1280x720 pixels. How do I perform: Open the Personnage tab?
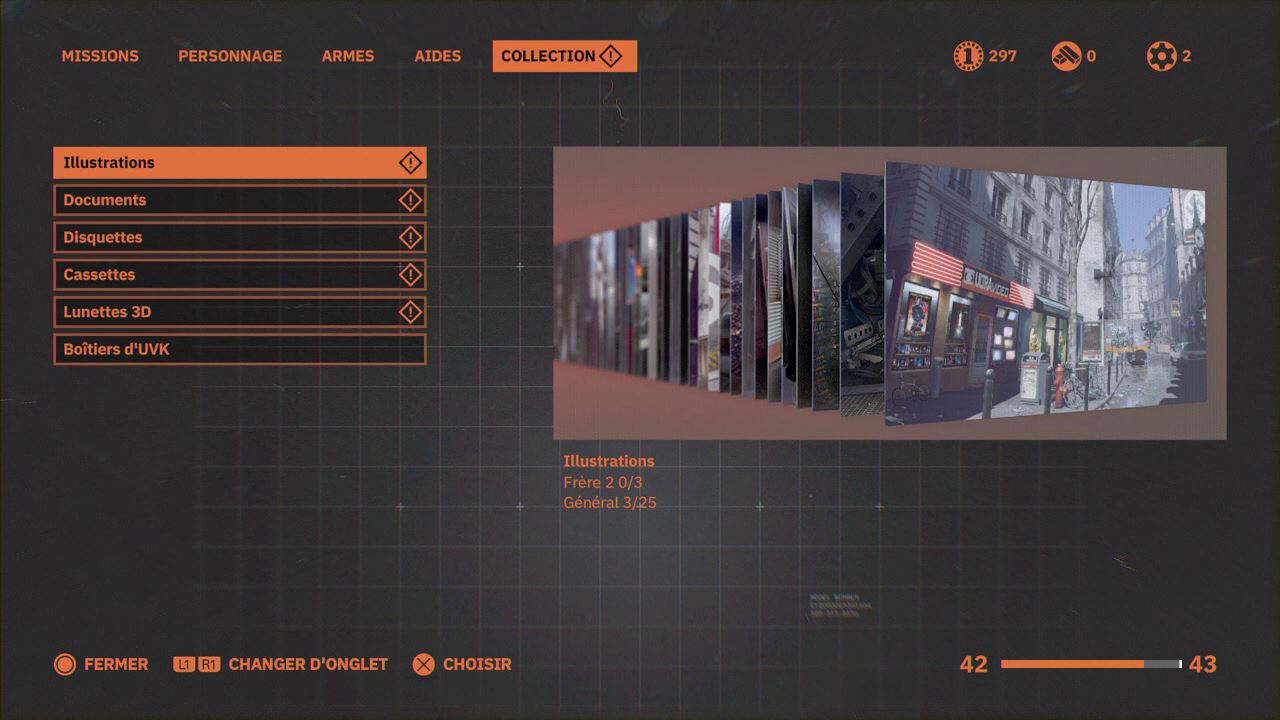pos(230,56)
